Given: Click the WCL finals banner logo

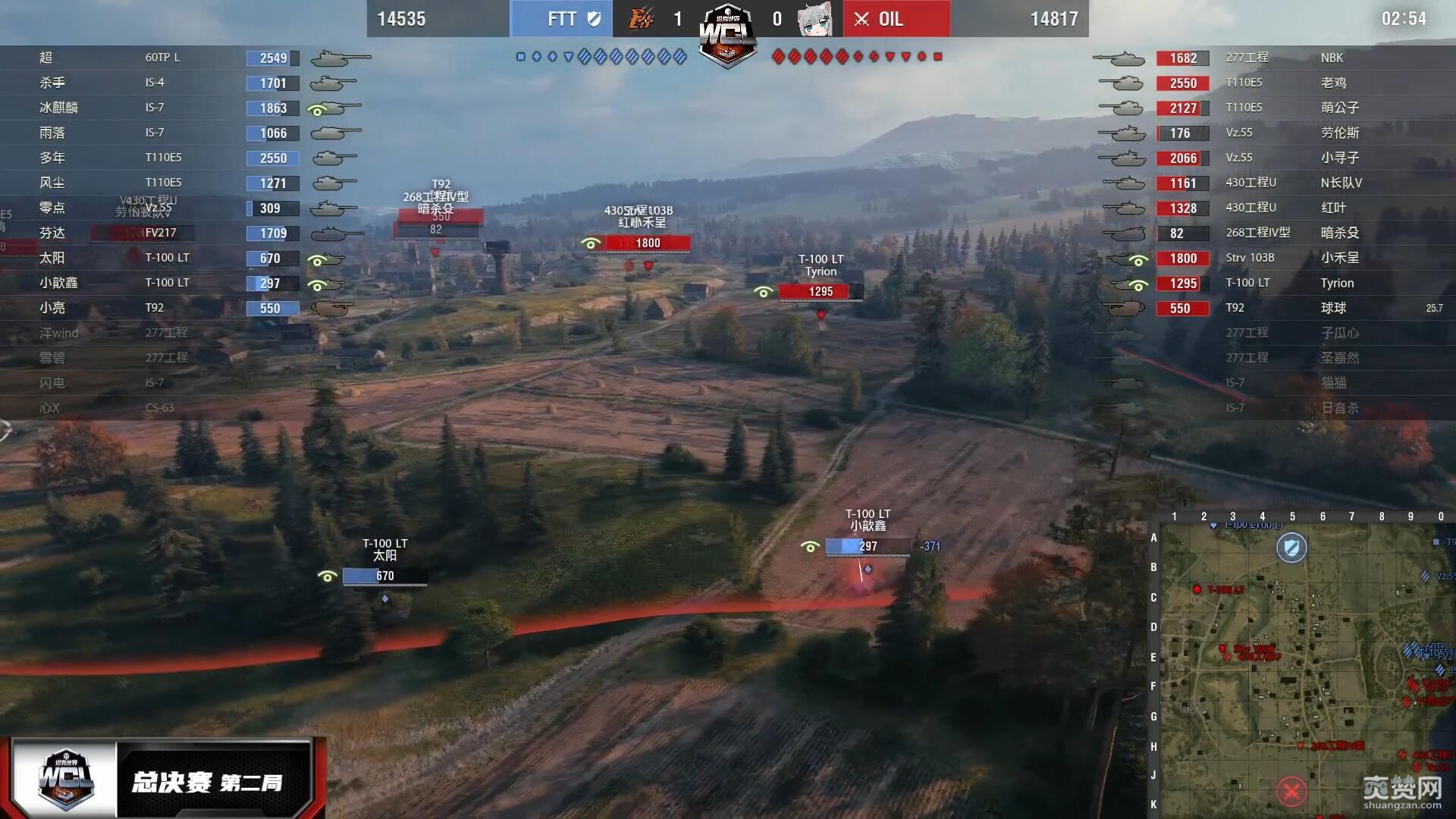Looking at the screenshot, I should [66, 779].
